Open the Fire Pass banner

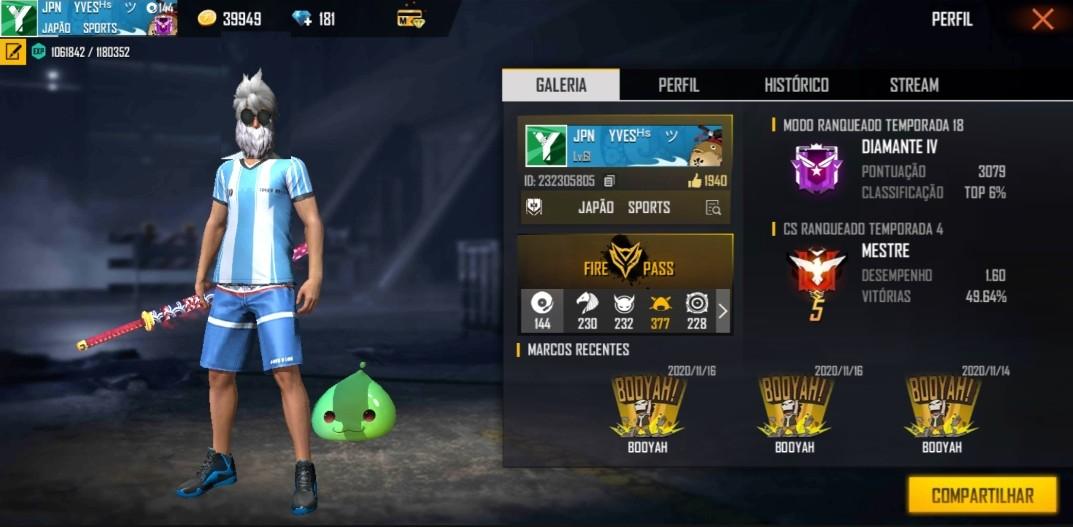tap(626, 261)
